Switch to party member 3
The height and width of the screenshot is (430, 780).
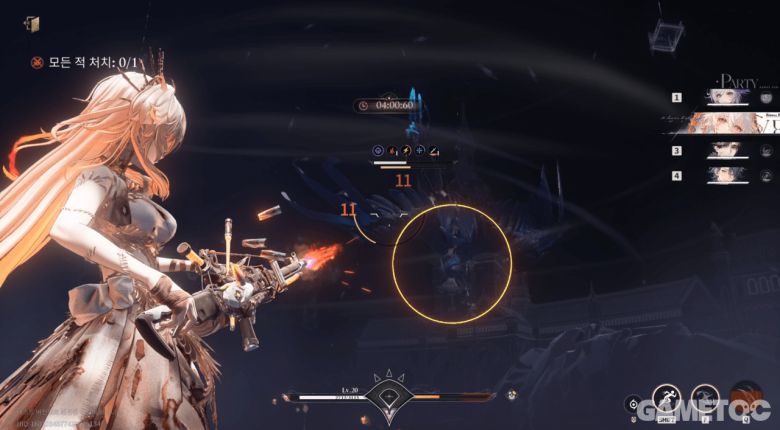tap(730, 151)
